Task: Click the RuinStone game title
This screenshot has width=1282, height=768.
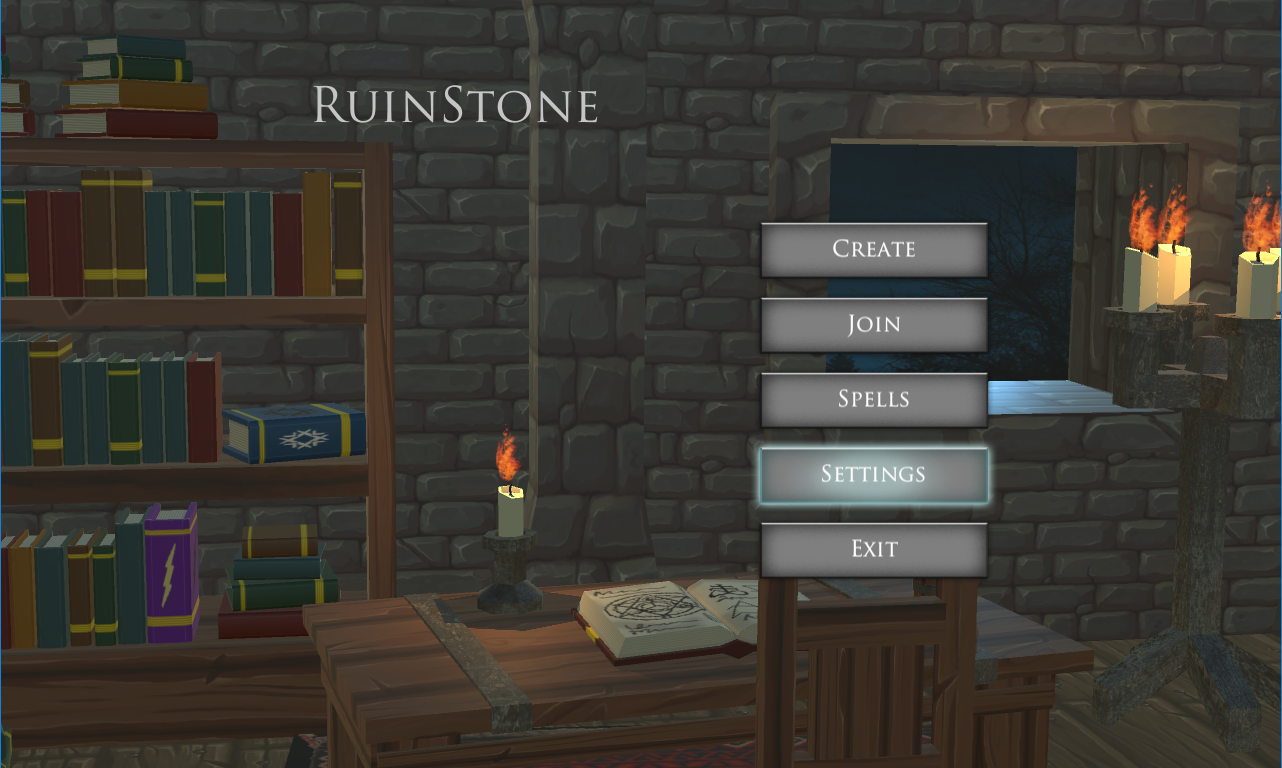Action: point(455,104)
